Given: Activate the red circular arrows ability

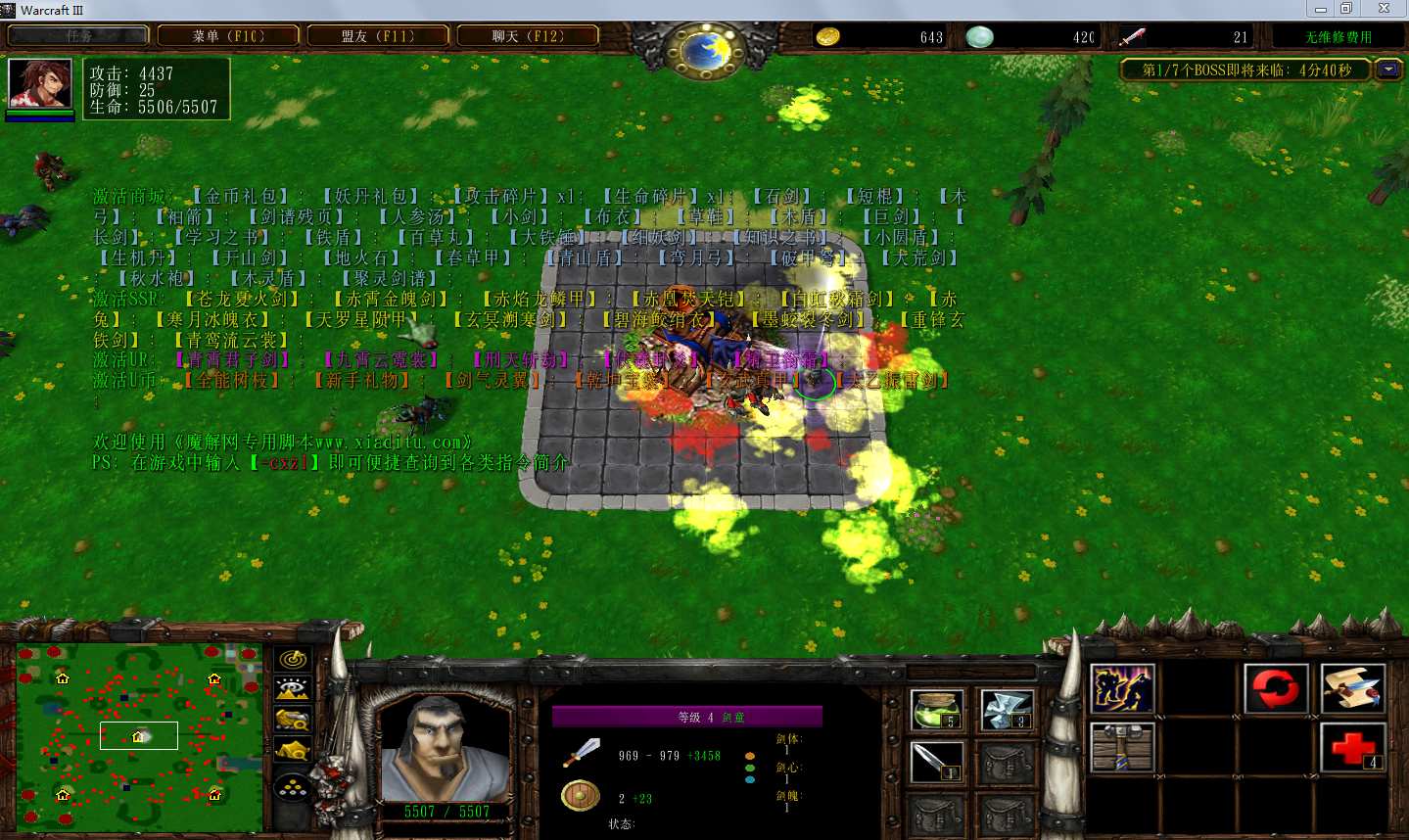Looking at the screenshot, I should [x=1276, y=688].
